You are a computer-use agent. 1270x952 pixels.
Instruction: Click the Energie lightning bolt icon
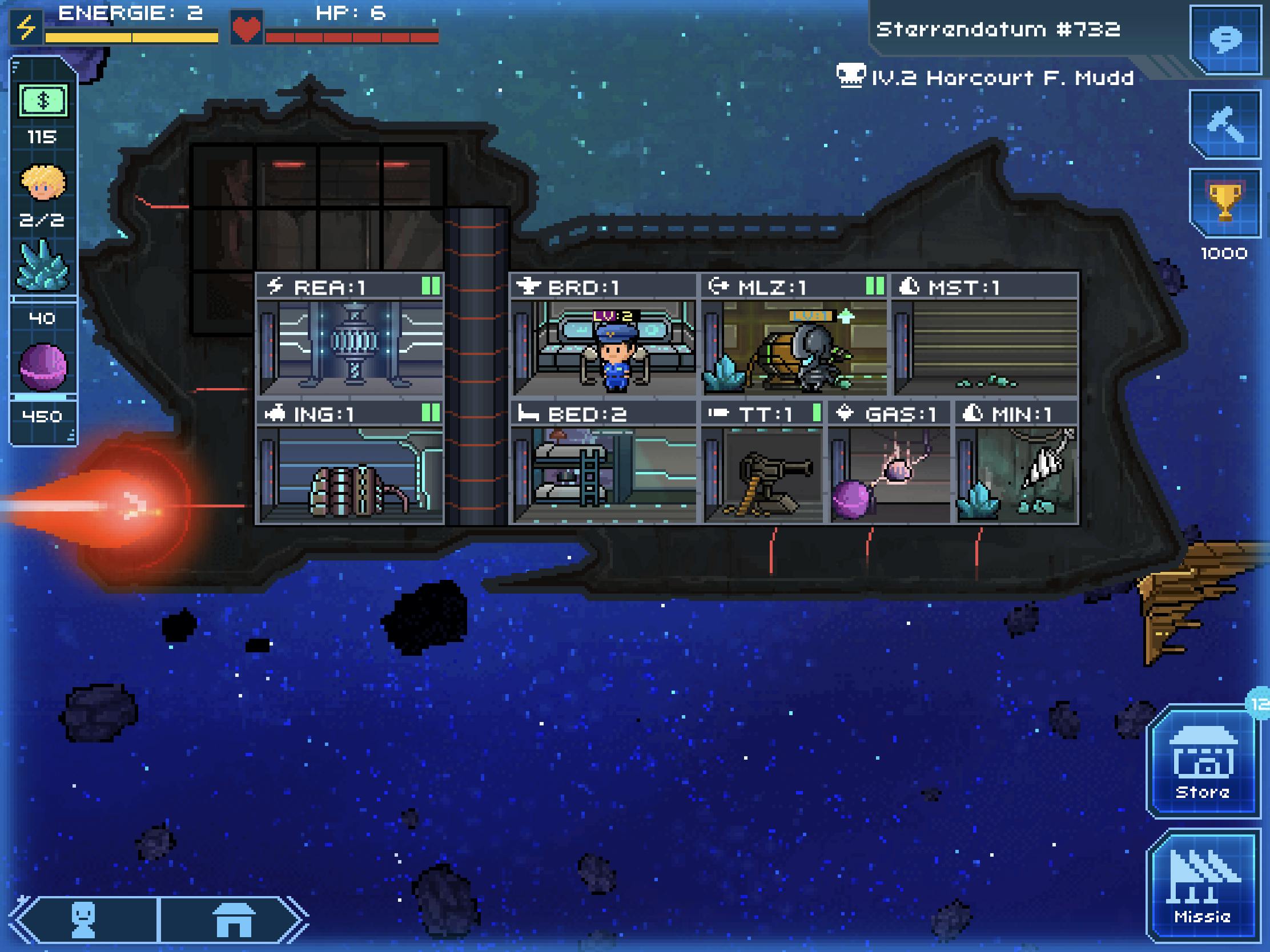click(x=26, y=26)
